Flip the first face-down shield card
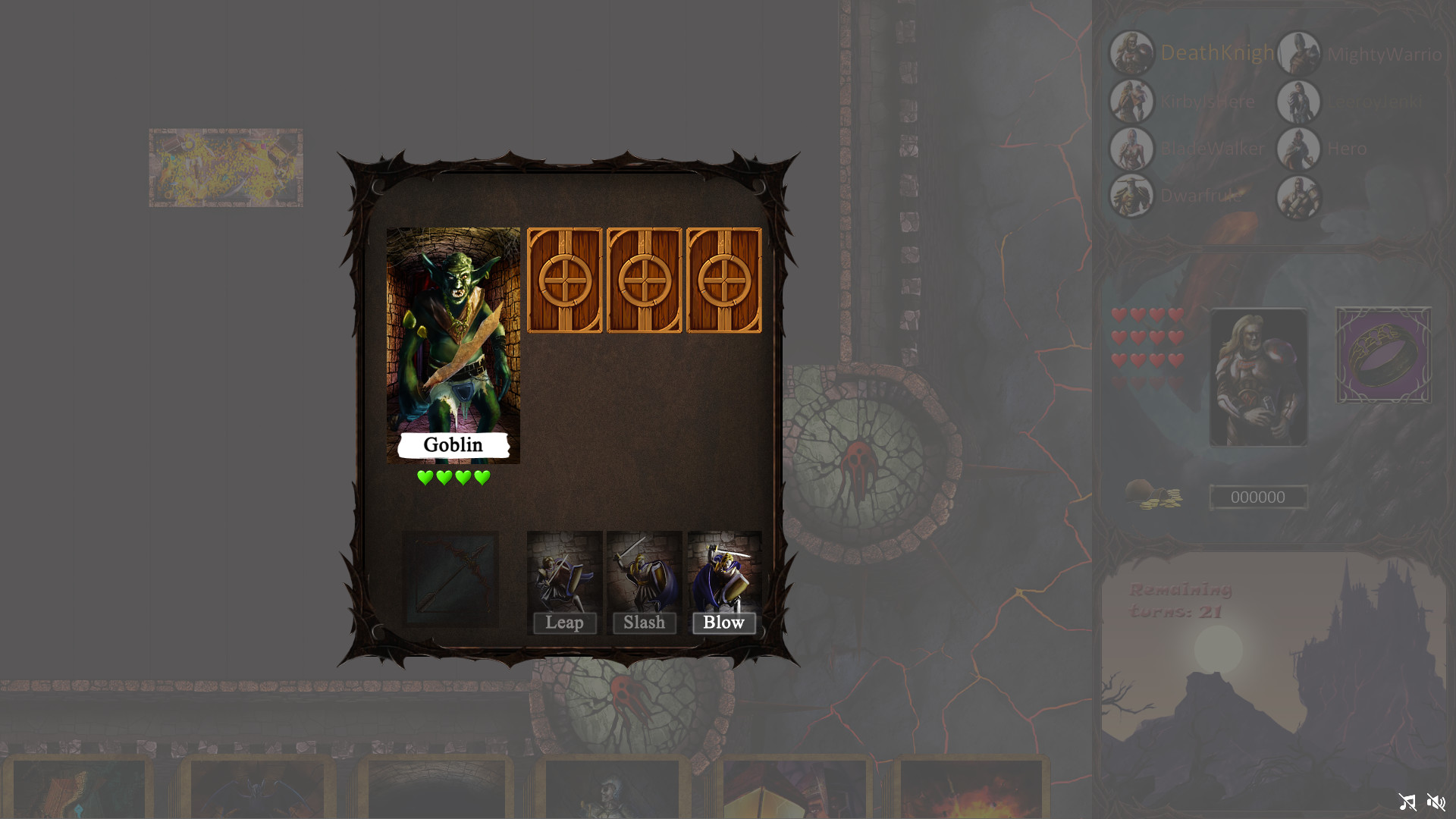This screenshot has width=1456, height=819. tap(566, 281)
